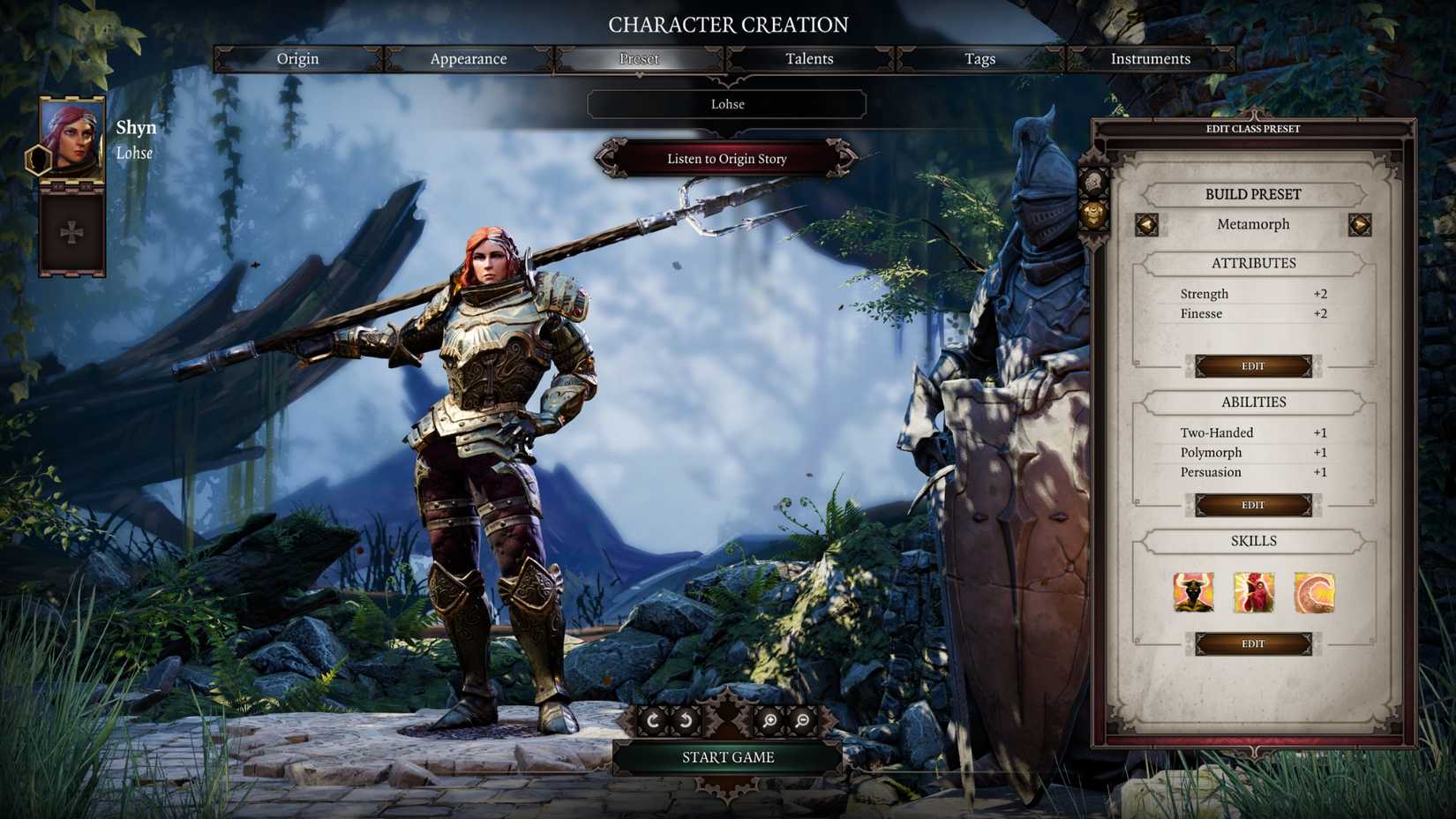Open the next build preset with right arrow
The height and width of the screenshot is (819, 1456).
coord(1362,224)
